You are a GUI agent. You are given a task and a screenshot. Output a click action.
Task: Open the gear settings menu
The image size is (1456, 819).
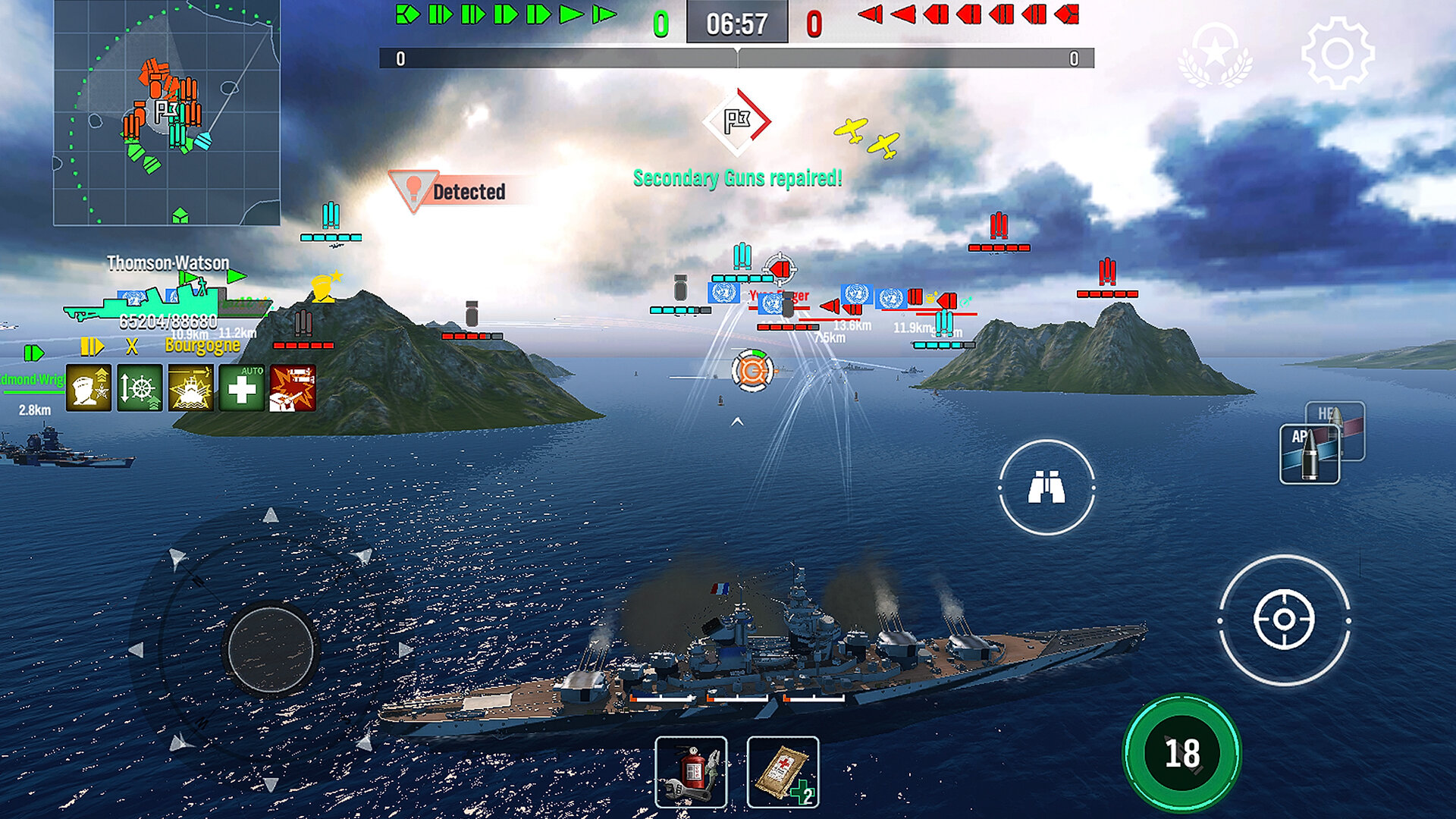click(1337, 53)
